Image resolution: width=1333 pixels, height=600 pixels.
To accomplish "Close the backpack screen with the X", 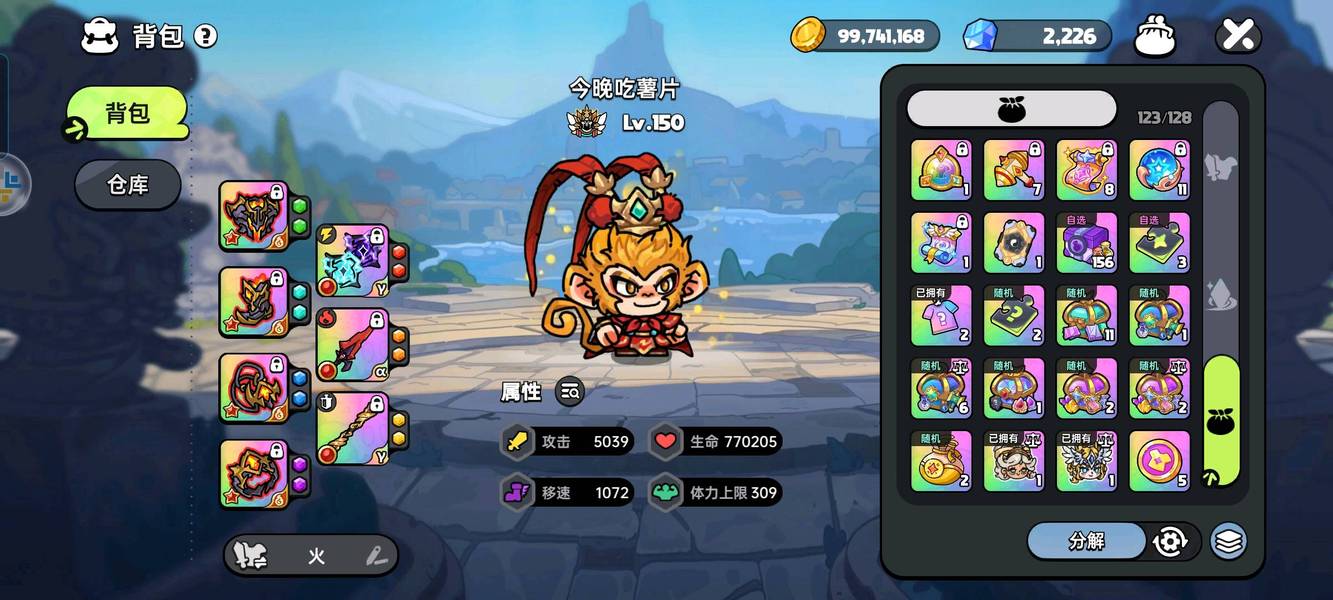I will coord(1238,37).
